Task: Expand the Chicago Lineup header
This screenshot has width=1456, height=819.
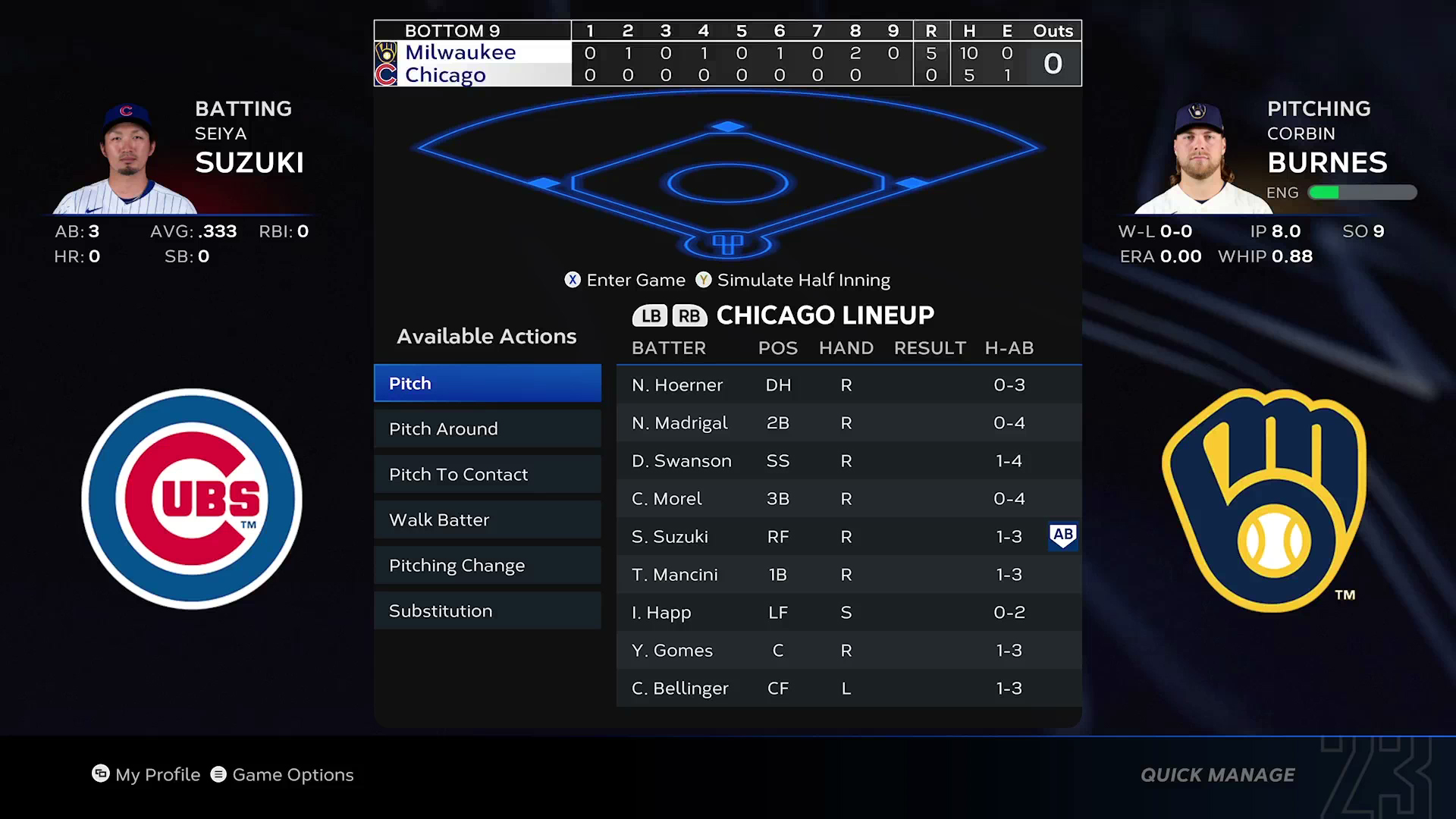Action: (x=825, y=315)
